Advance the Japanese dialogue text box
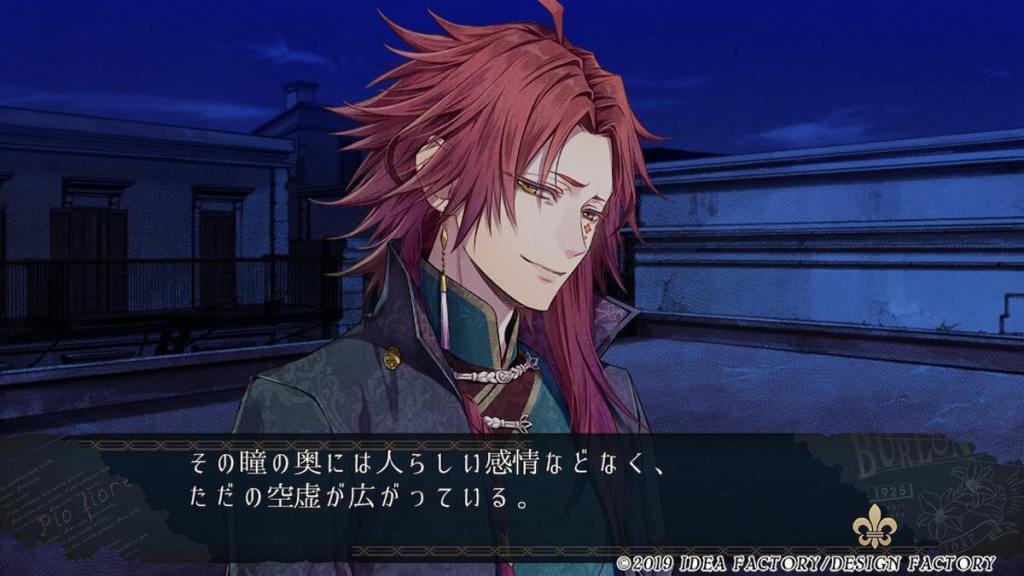This screenshot has width=1024, height=576. 430,482
